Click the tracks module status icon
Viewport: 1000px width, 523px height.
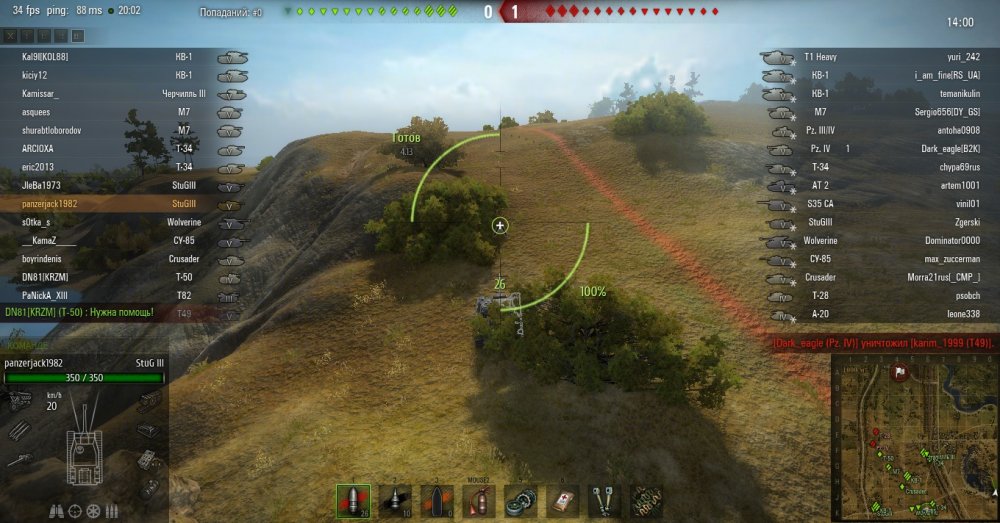point(149,487)
